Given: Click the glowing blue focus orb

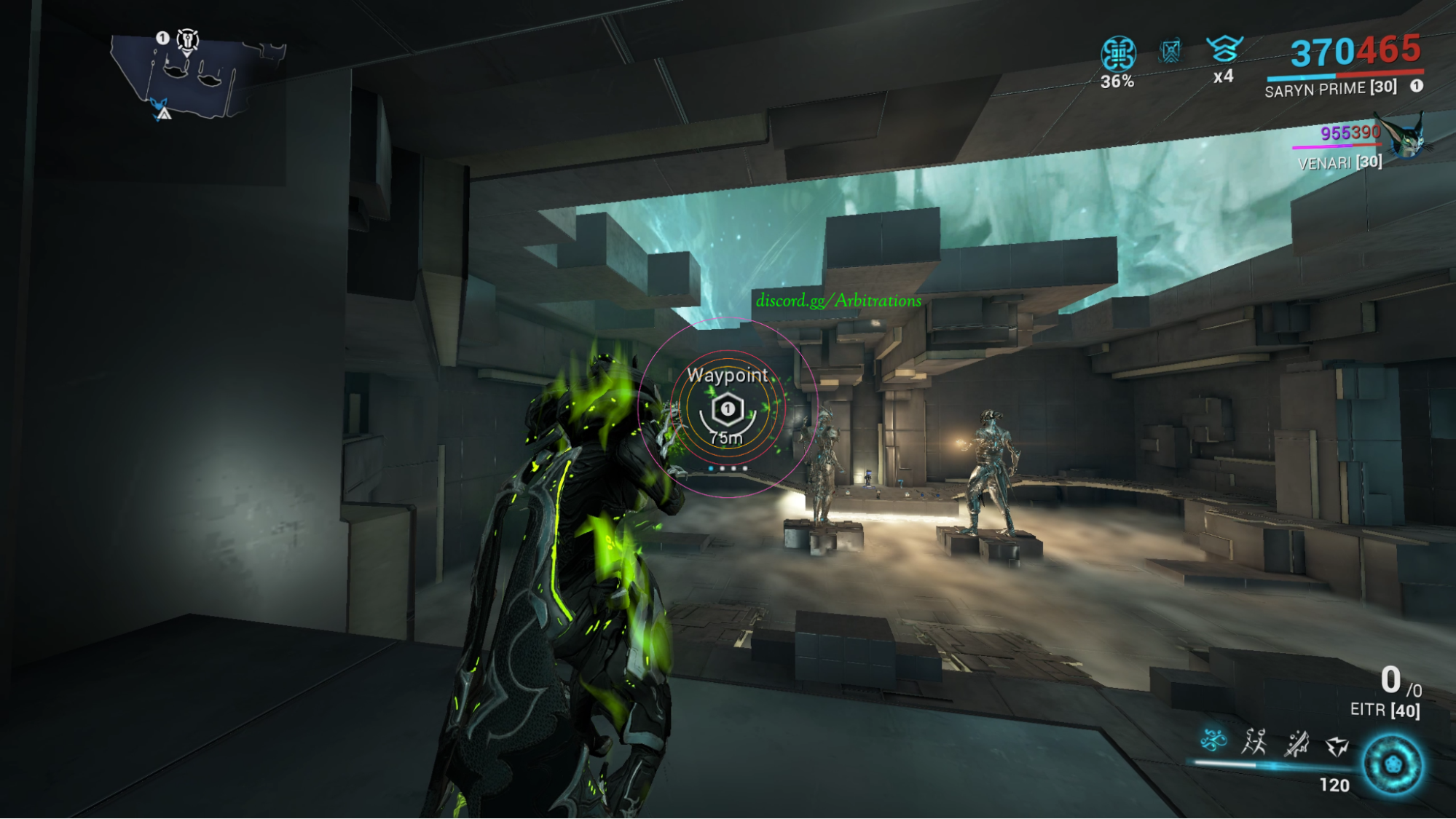Looking at the screenshot, I should (x=1393, y=764).
